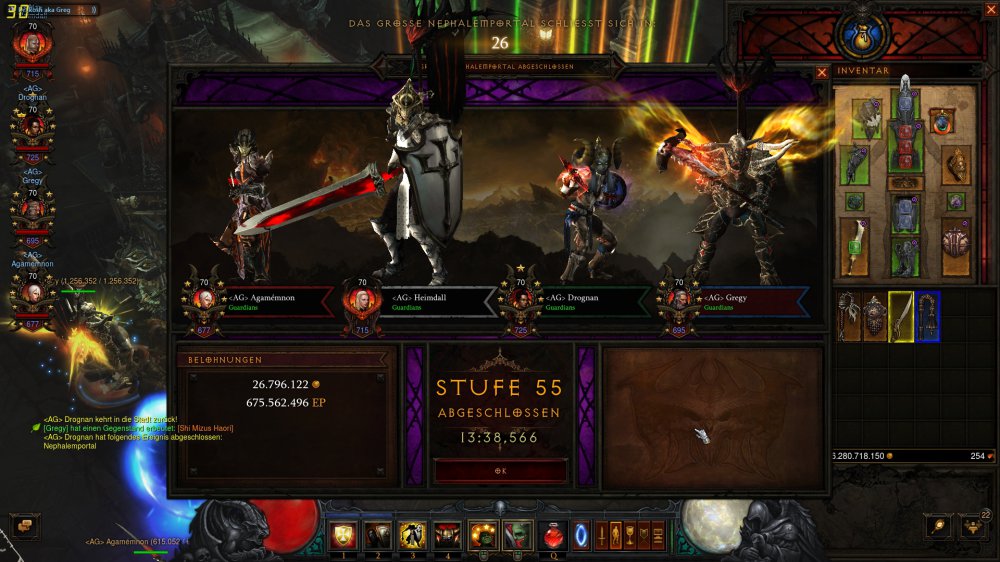Confirm the rift completion with OK
The height and width of the screenshot is (562, 1000).
tap(500, 470)
